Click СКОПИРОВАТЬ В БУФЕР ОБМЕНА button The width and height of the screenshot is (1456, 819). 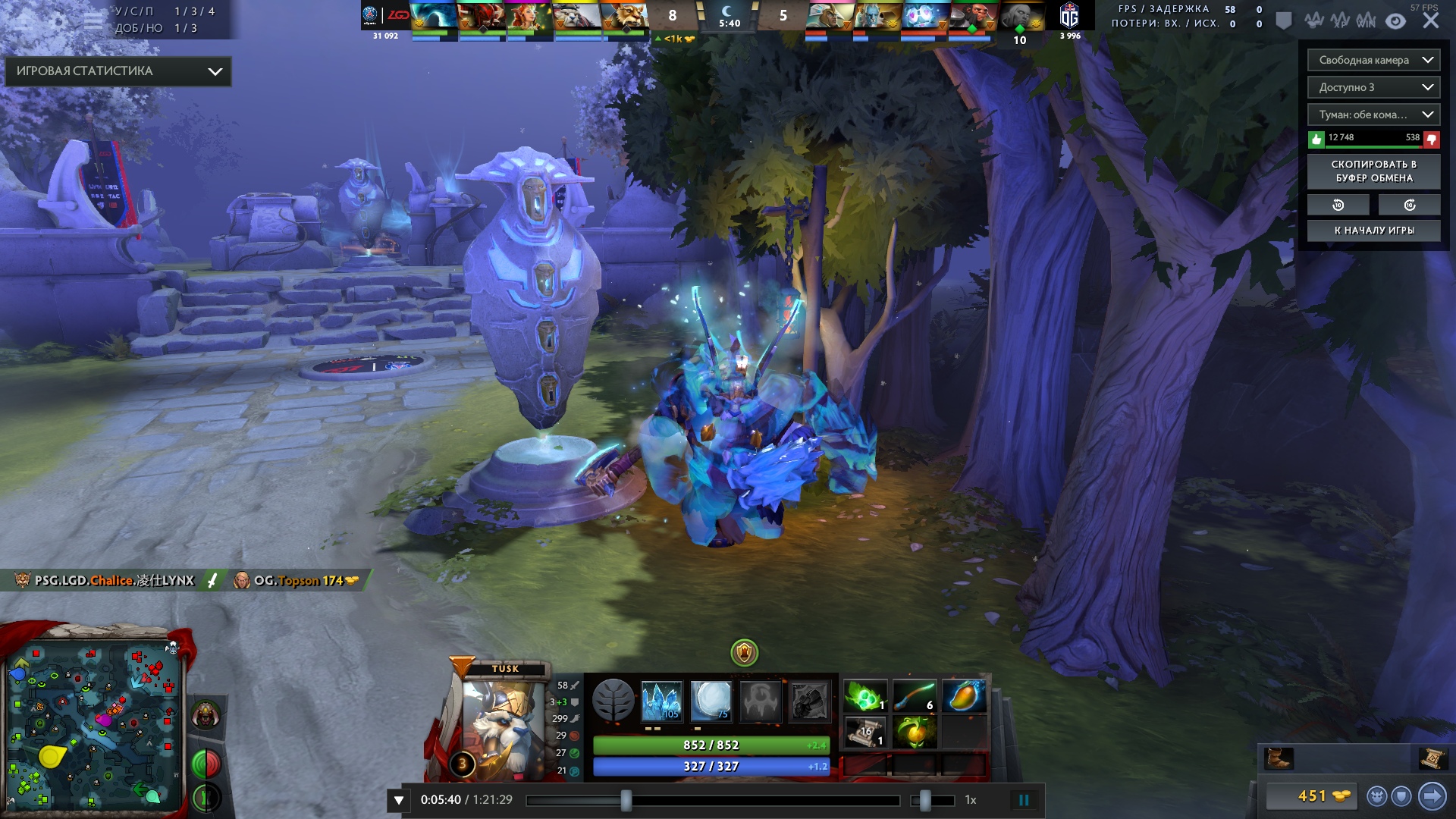point(1373,171)
